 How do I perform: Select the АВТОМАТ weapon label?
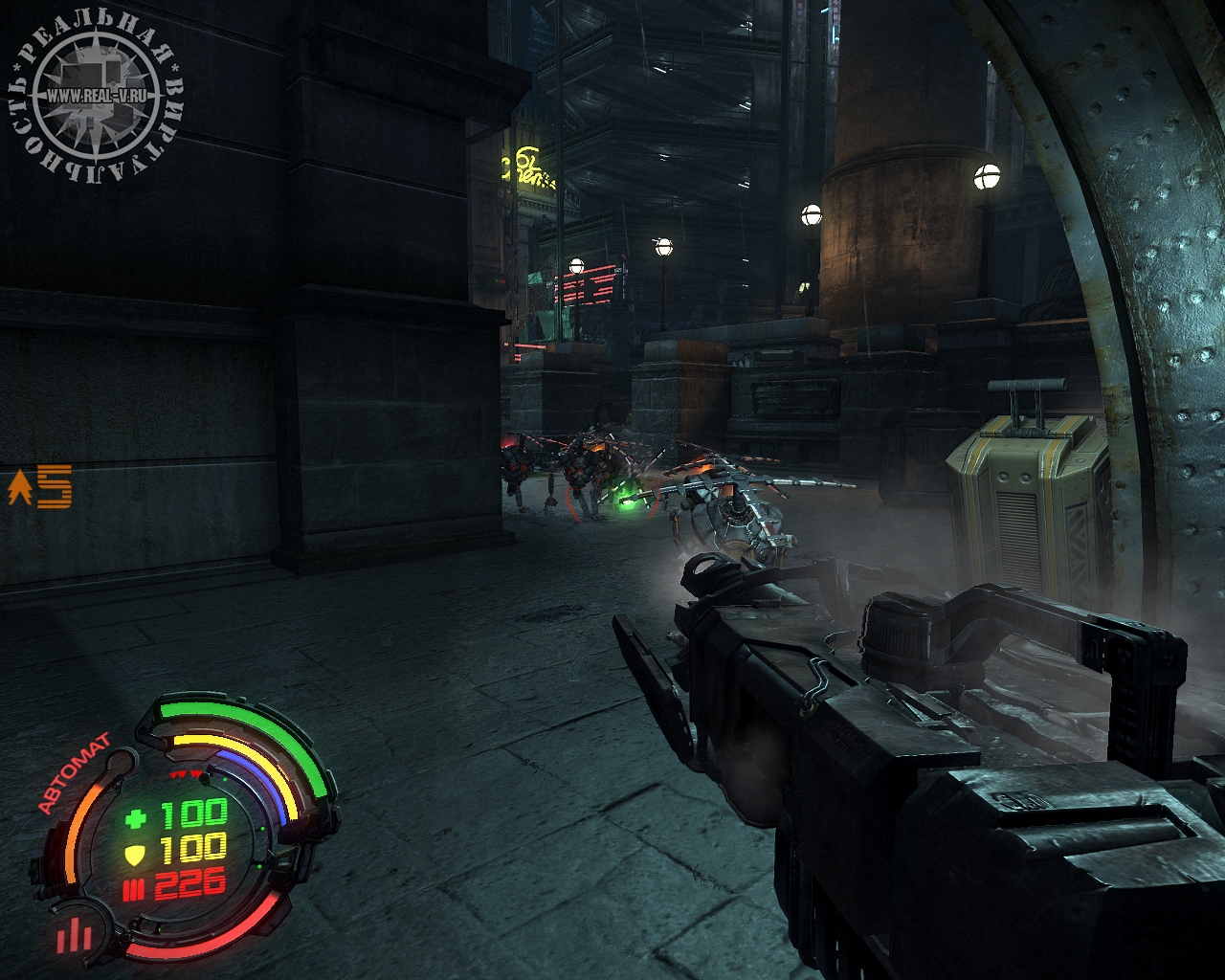[x=74, y=771]
